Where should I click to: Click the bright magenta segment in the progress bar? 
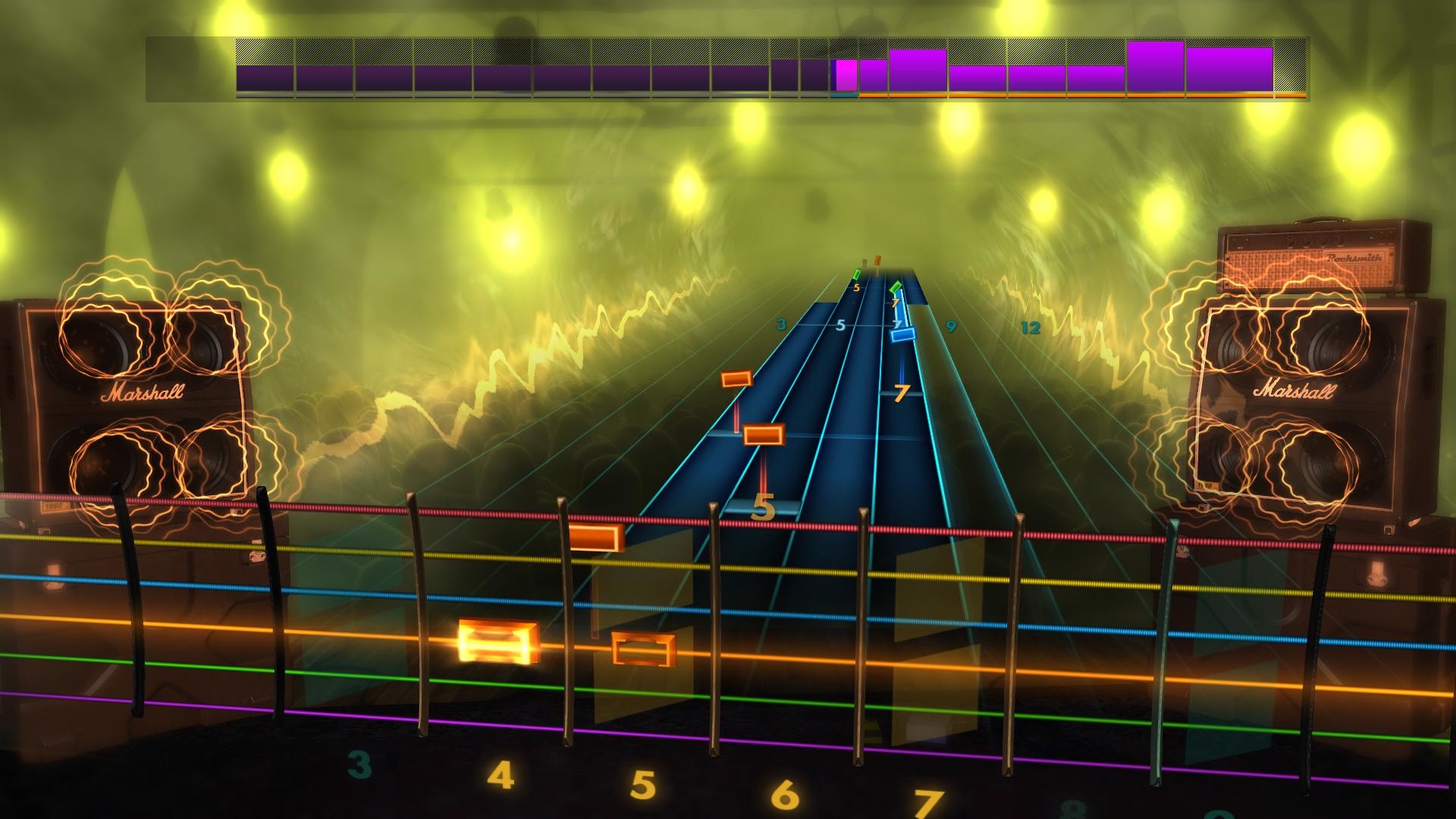coord(846,72)
